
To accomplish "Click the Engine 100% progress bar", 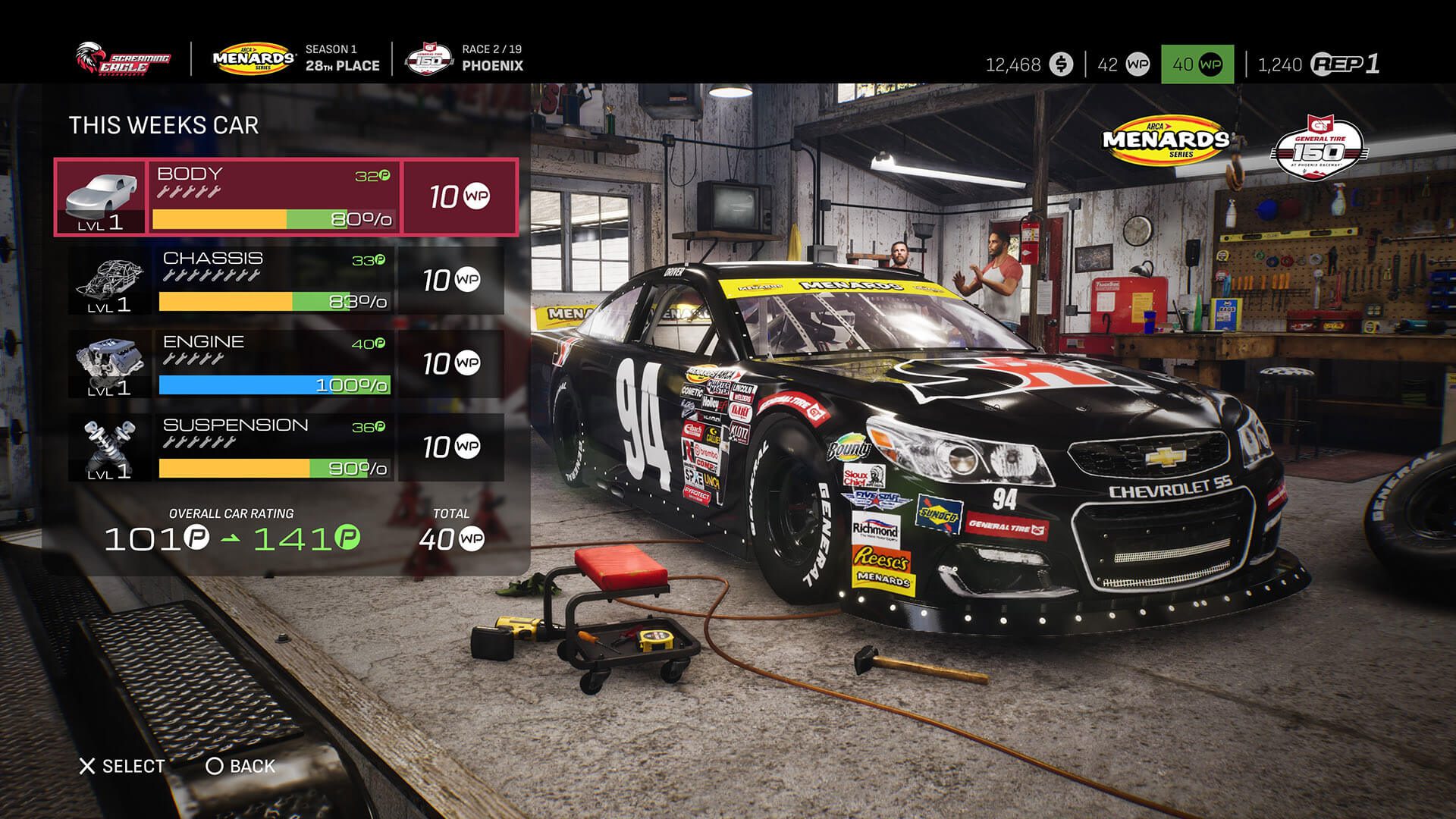I will click(x=273, y=384).
